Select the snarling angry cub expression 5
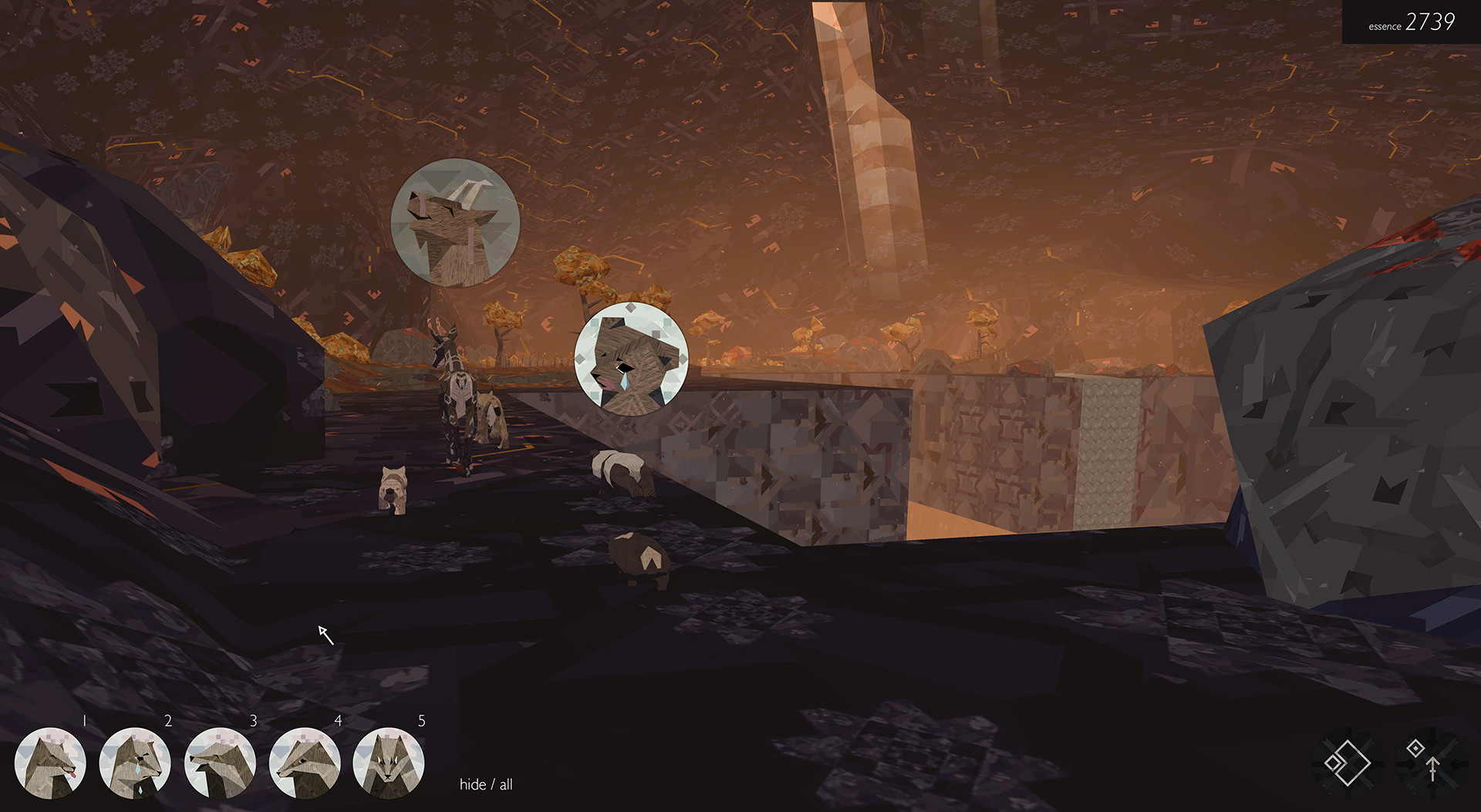This screenshot has width=1481, height=812. point(390,763)
